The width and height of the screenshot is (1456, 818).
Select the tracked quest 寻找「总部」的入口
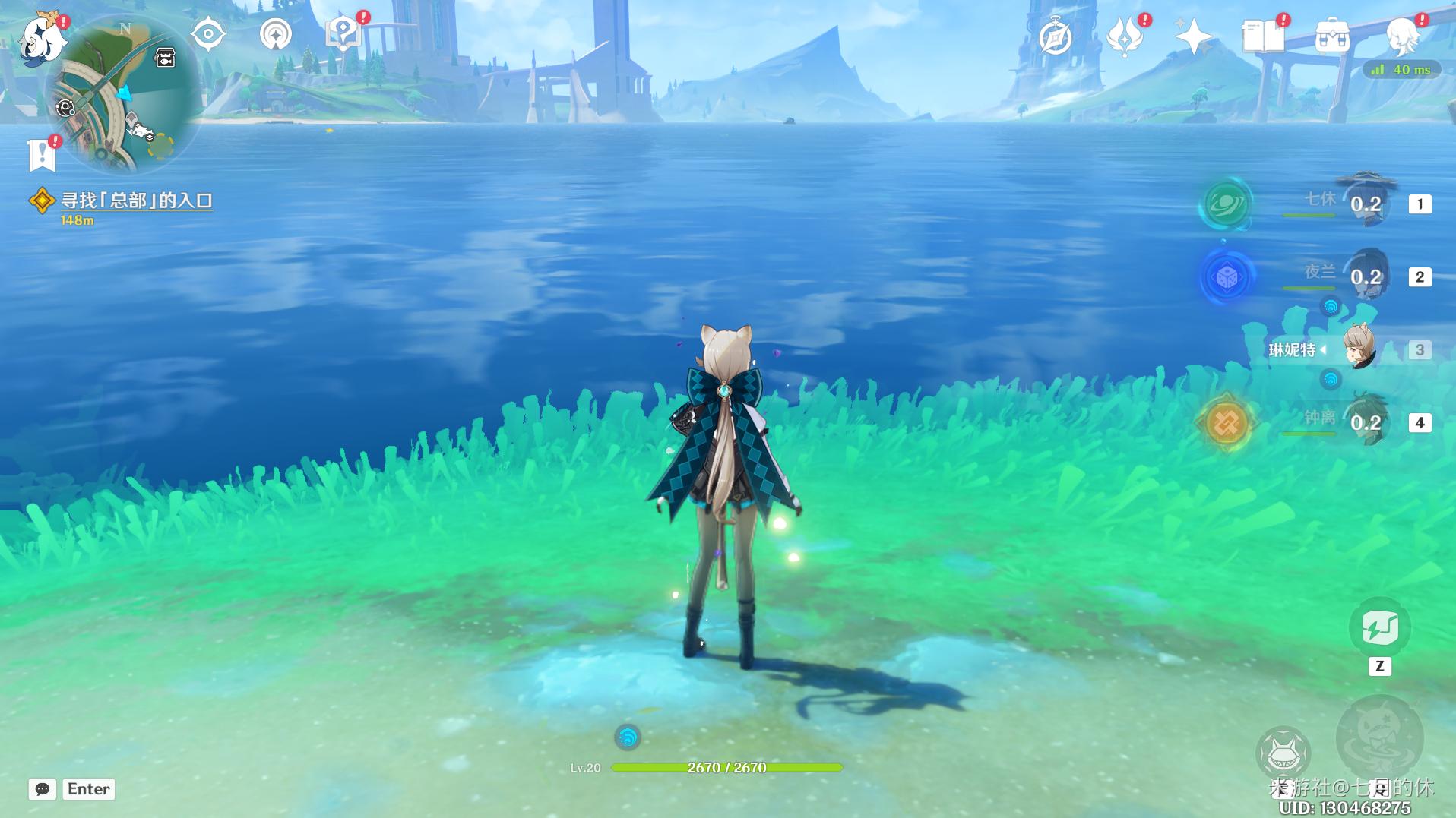pyautogui.click(x=136, y=201)
